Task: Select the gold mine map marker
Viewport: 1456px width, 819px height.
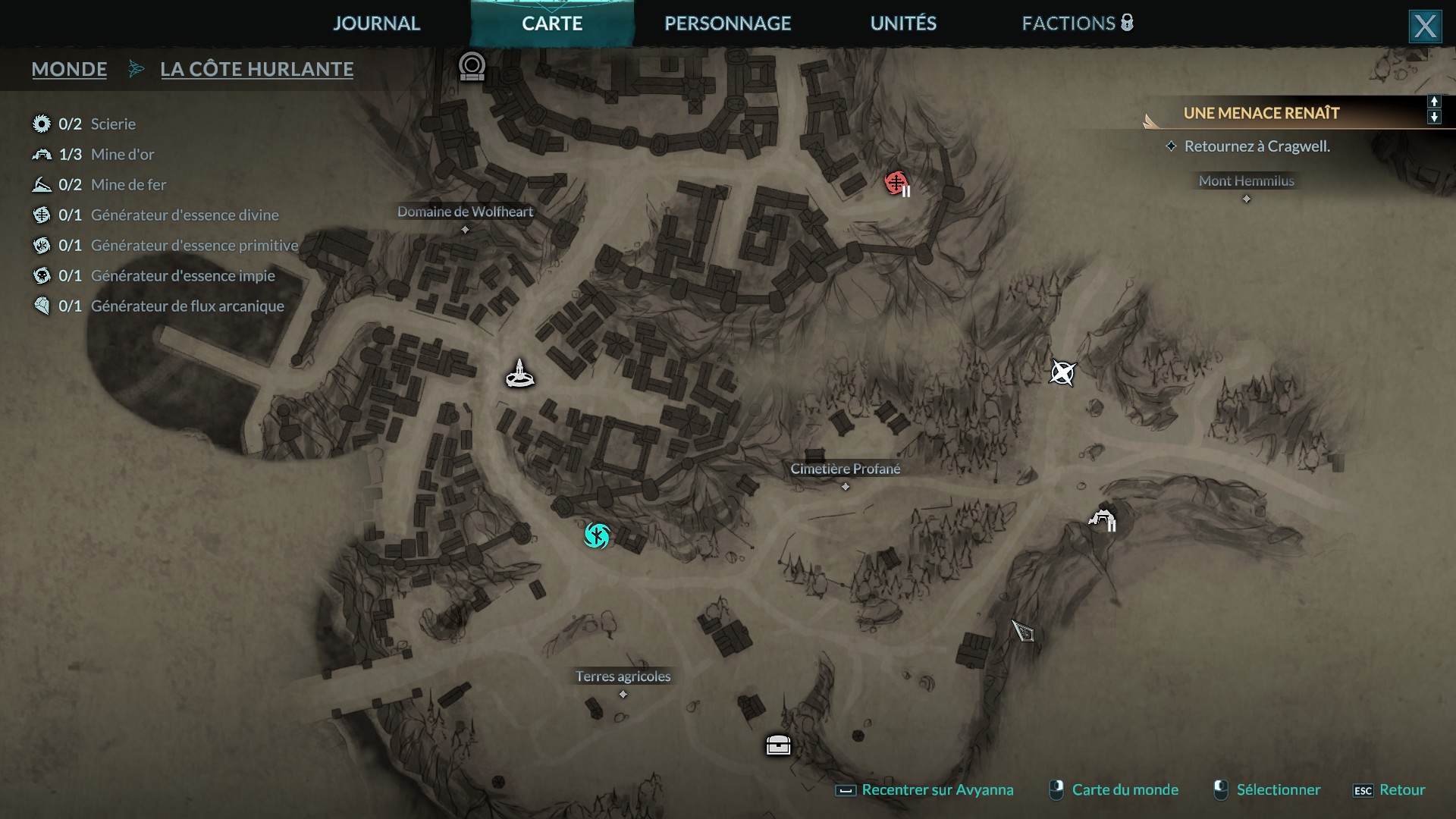Action: pos(1102,519)
